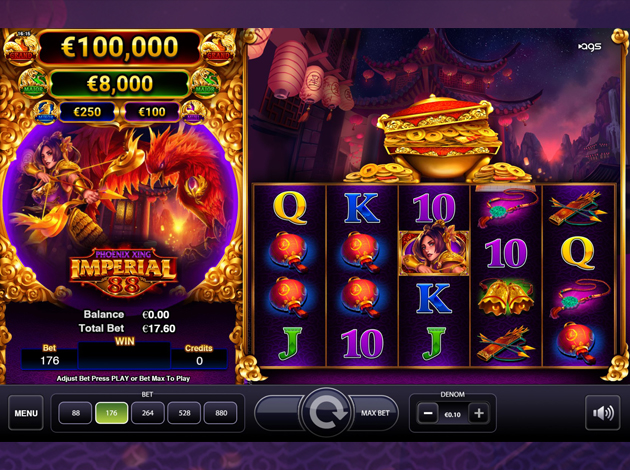This screenshot has height=470, width=630.
Task: Pick the 528 bet option
Action: point(185,413)
